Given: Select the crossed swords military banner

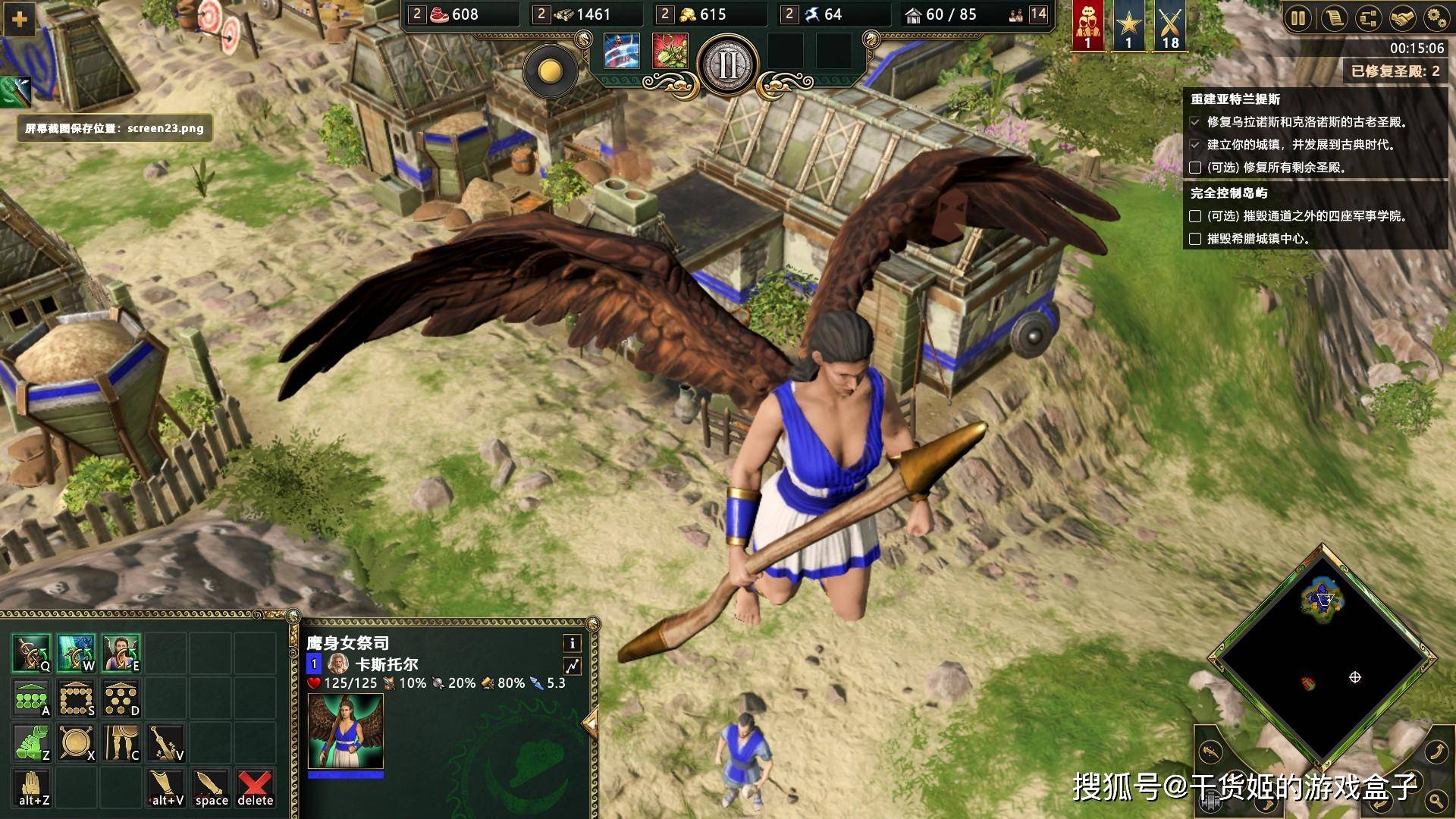Looking at the screenshot, I should (x=1170, y=26).
